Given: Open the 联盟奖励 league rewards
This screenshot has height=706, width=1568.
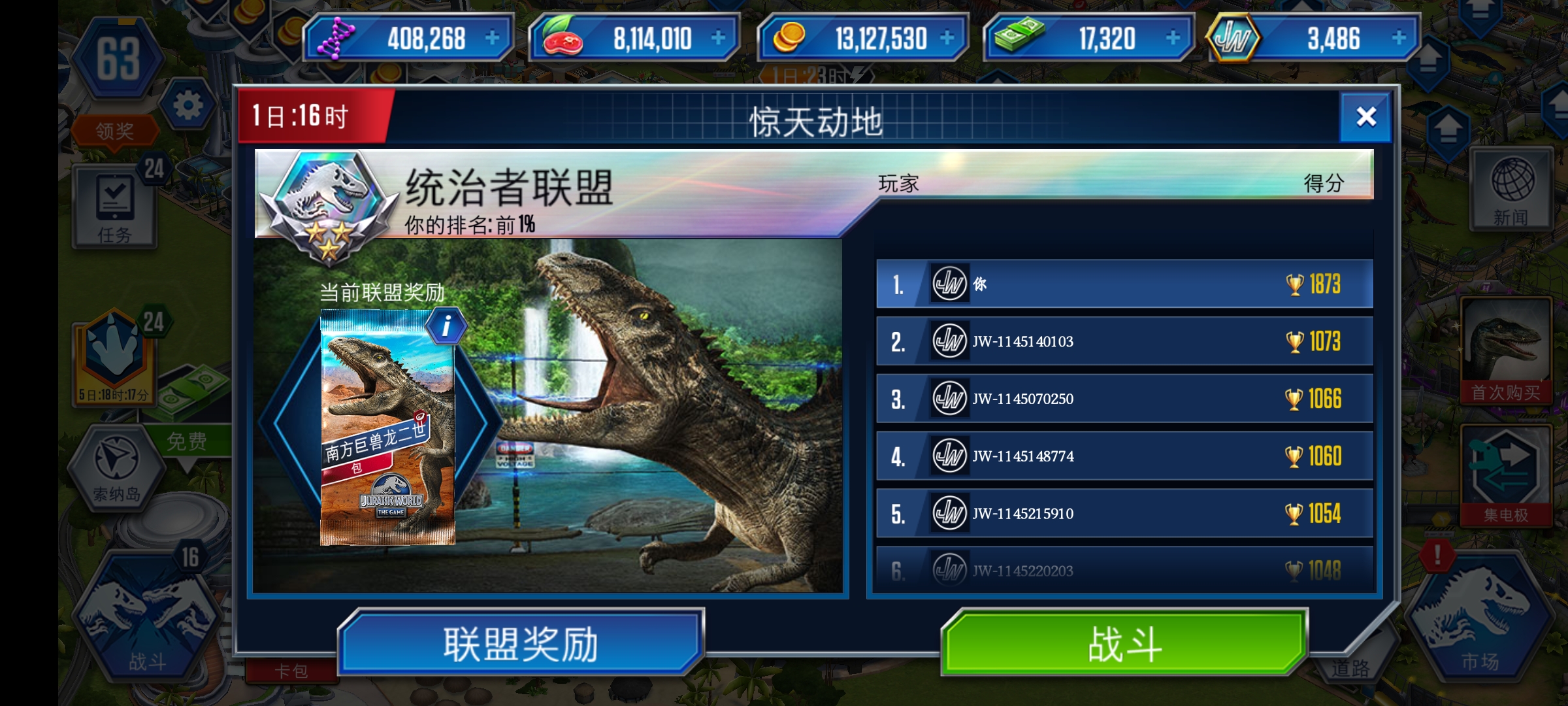Looking at the screenshot, I should coord(521,644).
